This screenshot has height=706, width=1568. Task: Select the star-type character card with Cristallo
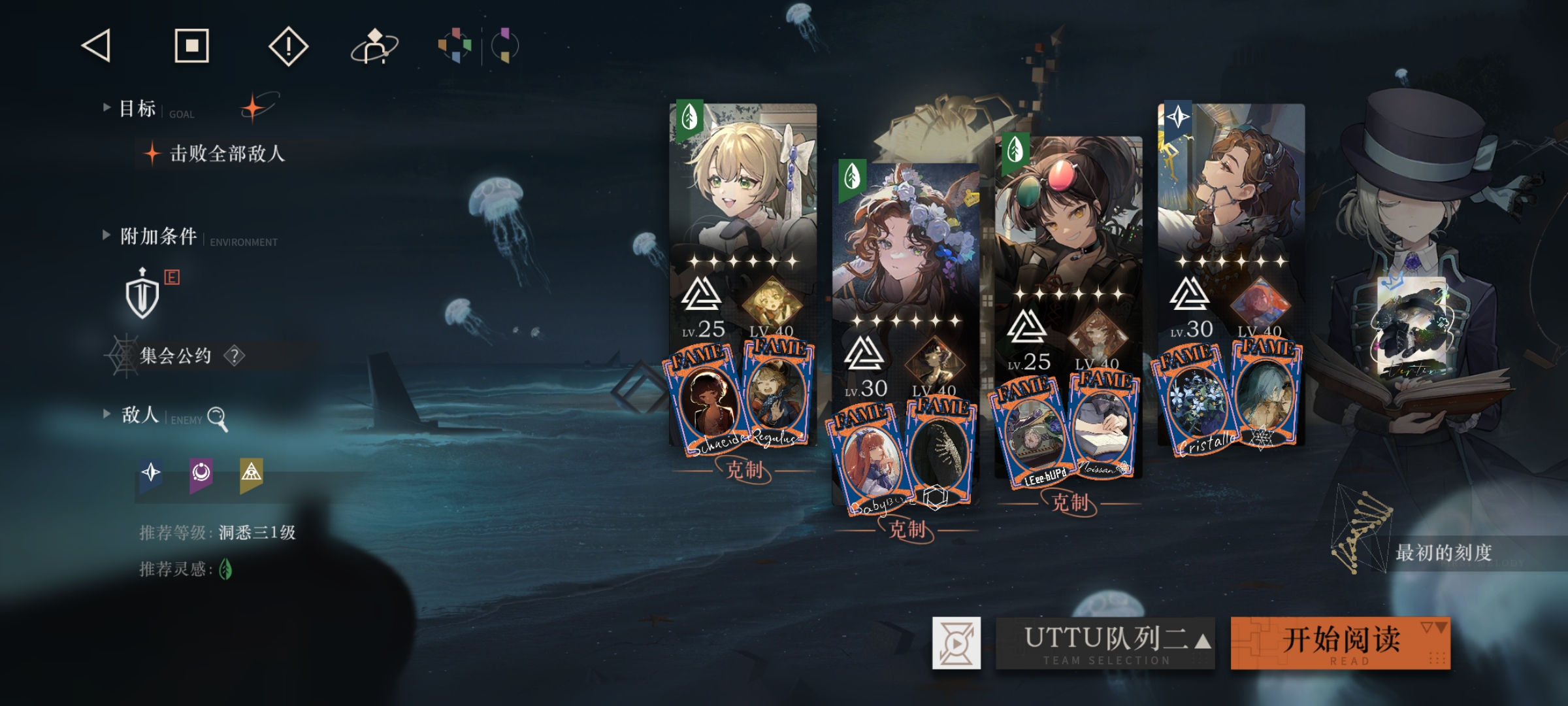pyautogui.click(x=1231, y=196)
